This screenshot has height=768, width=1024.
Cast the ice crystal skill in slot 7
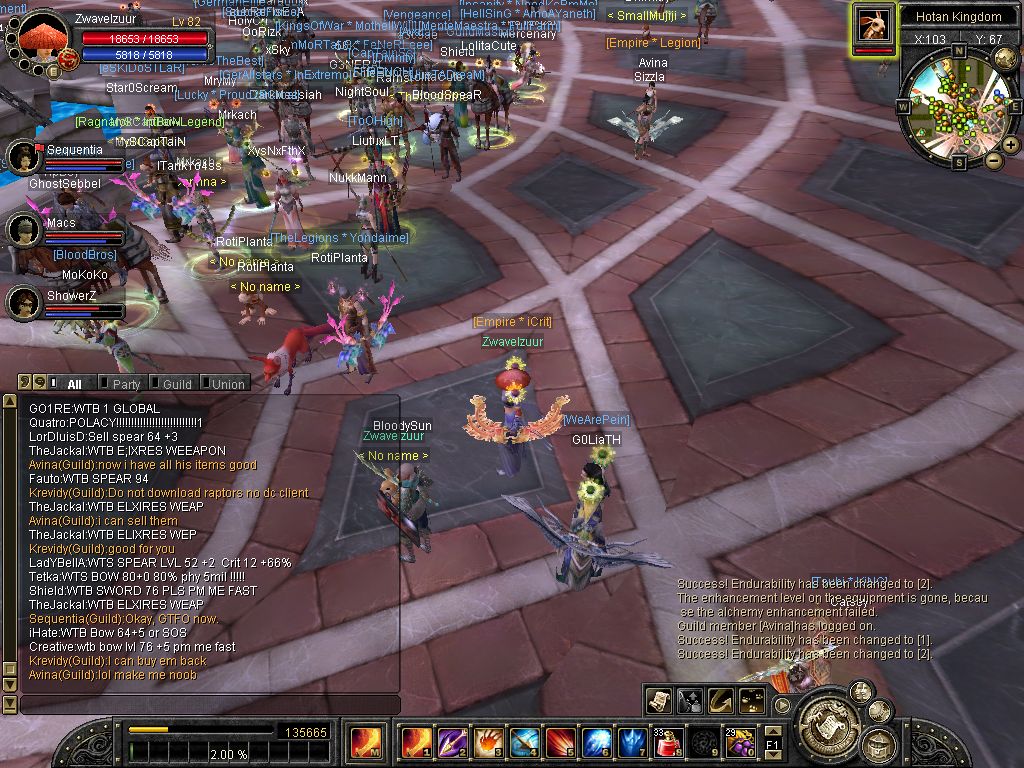click(631, 743)
